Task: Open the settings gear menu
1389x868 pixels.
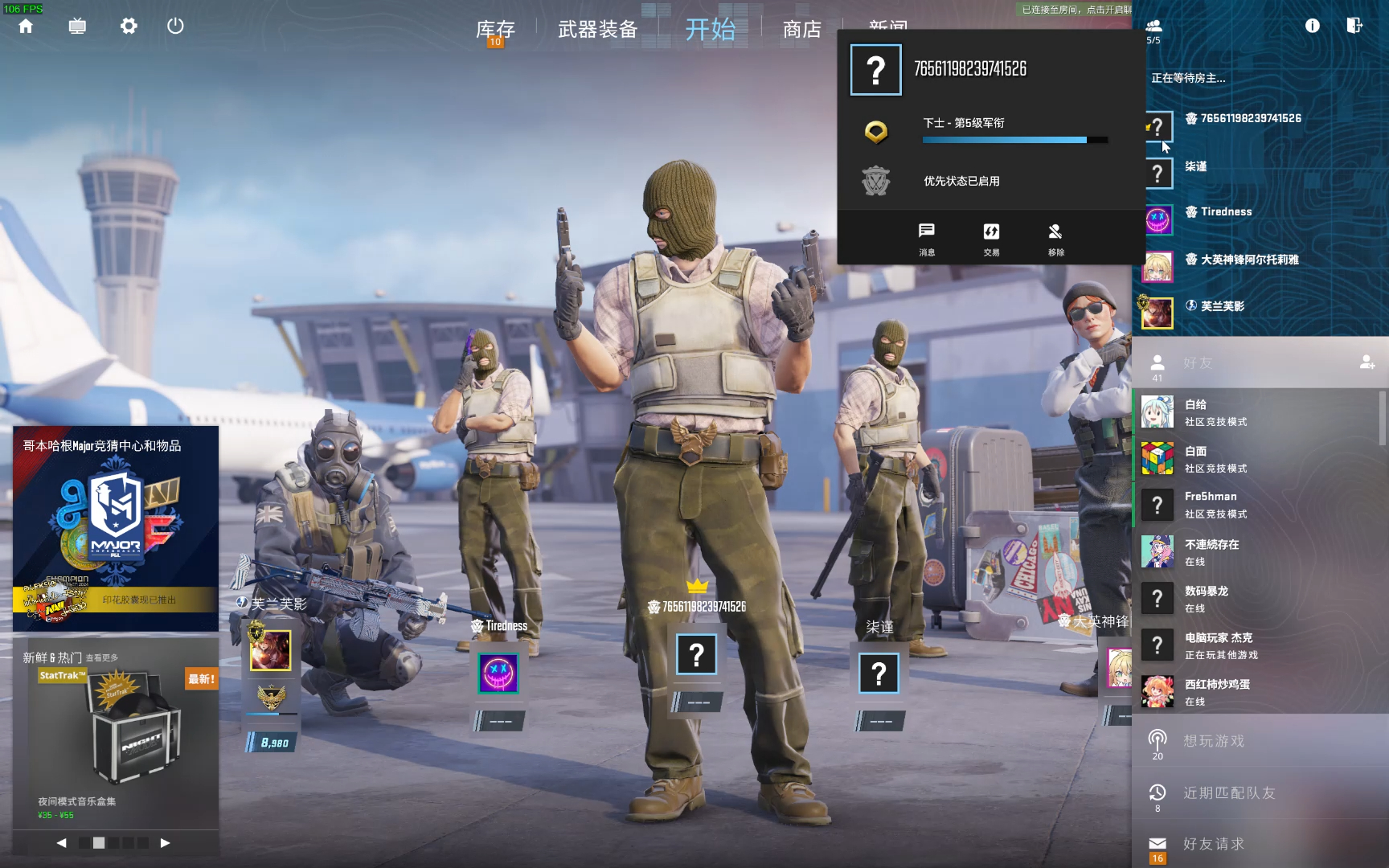Action: [129, 27]
